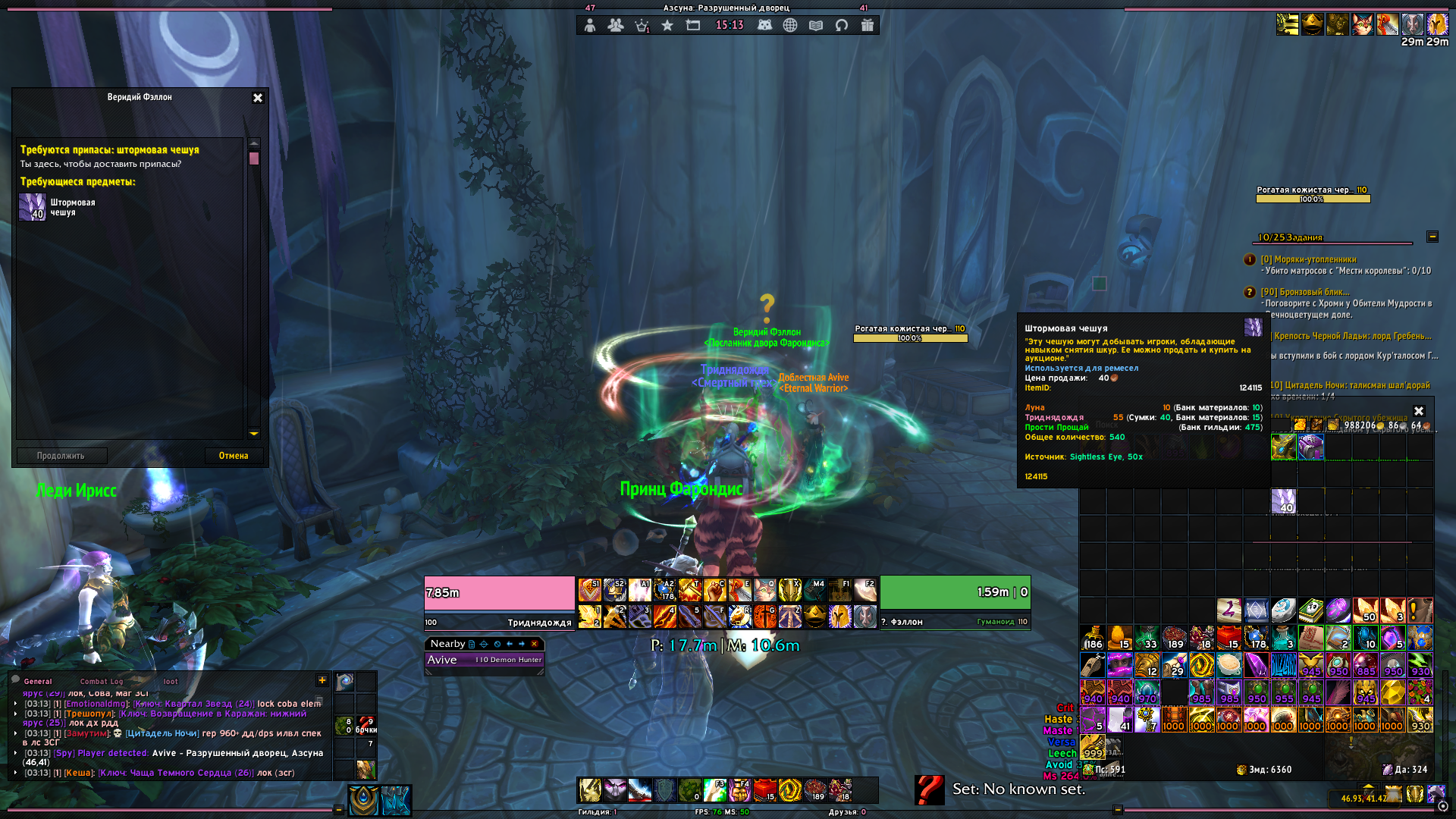1456x819 pixels.
Task: Select the required Штормовая чешуя item icon
Action: tap(33, 207)
